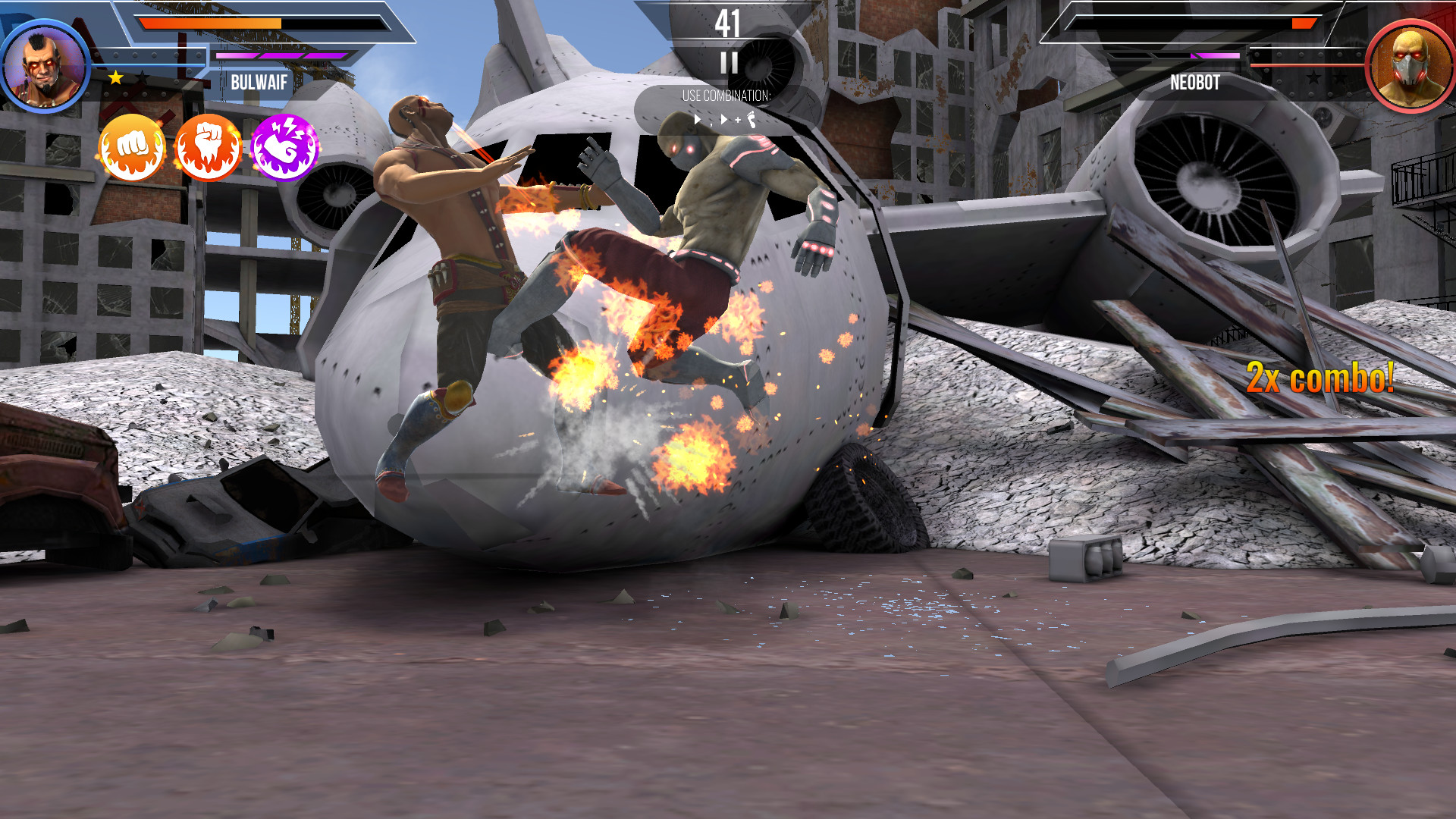Viewport: 1456px width, 819px height.
Task: Pause the fight with the pause button
Action: pos(729,63)
